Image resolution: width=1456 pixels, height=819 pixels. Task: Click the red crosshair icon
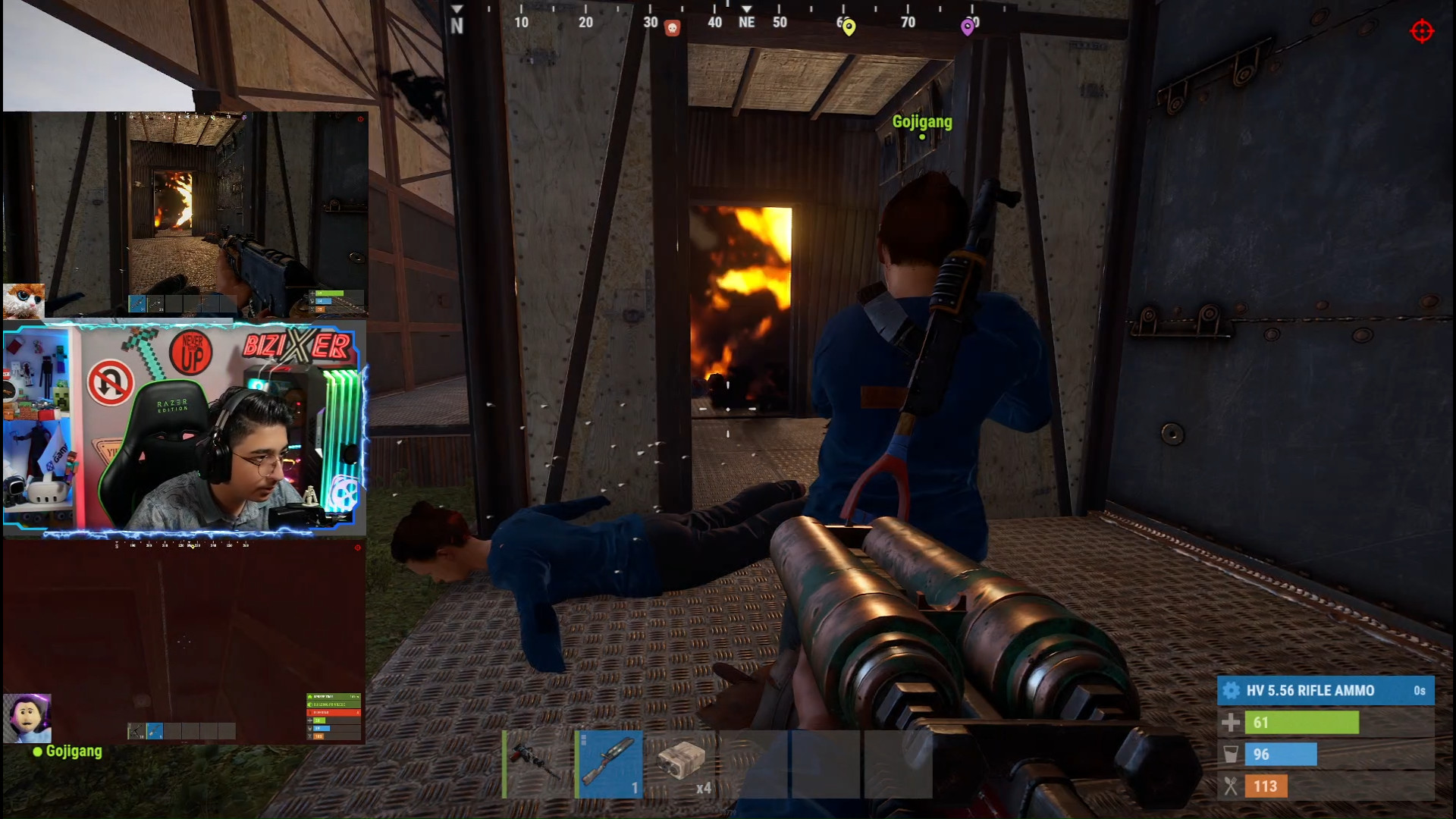pos(1421,32)
